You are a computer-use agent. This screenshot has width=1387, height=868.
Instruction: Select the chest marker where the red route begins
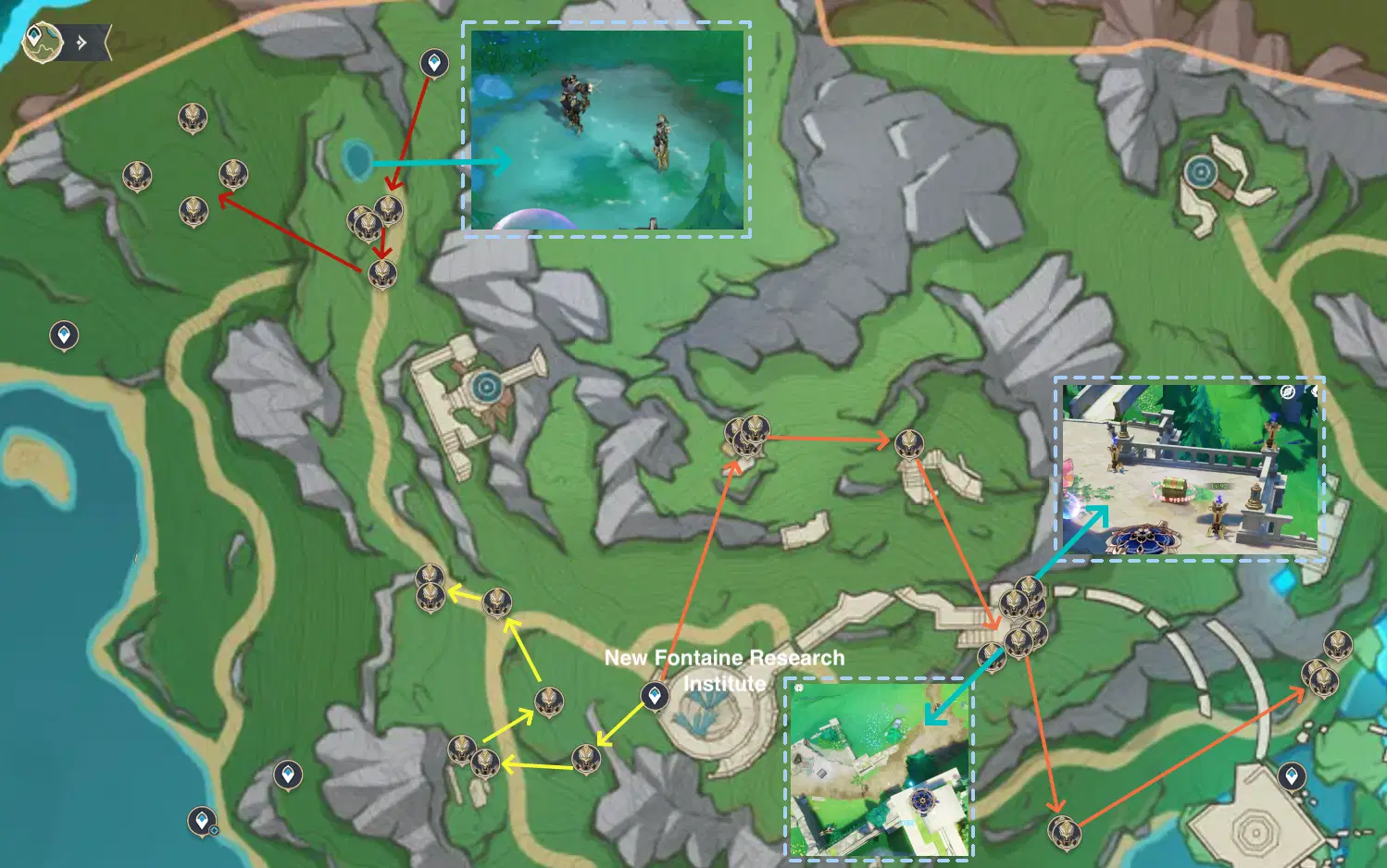(x=389, y=211)
